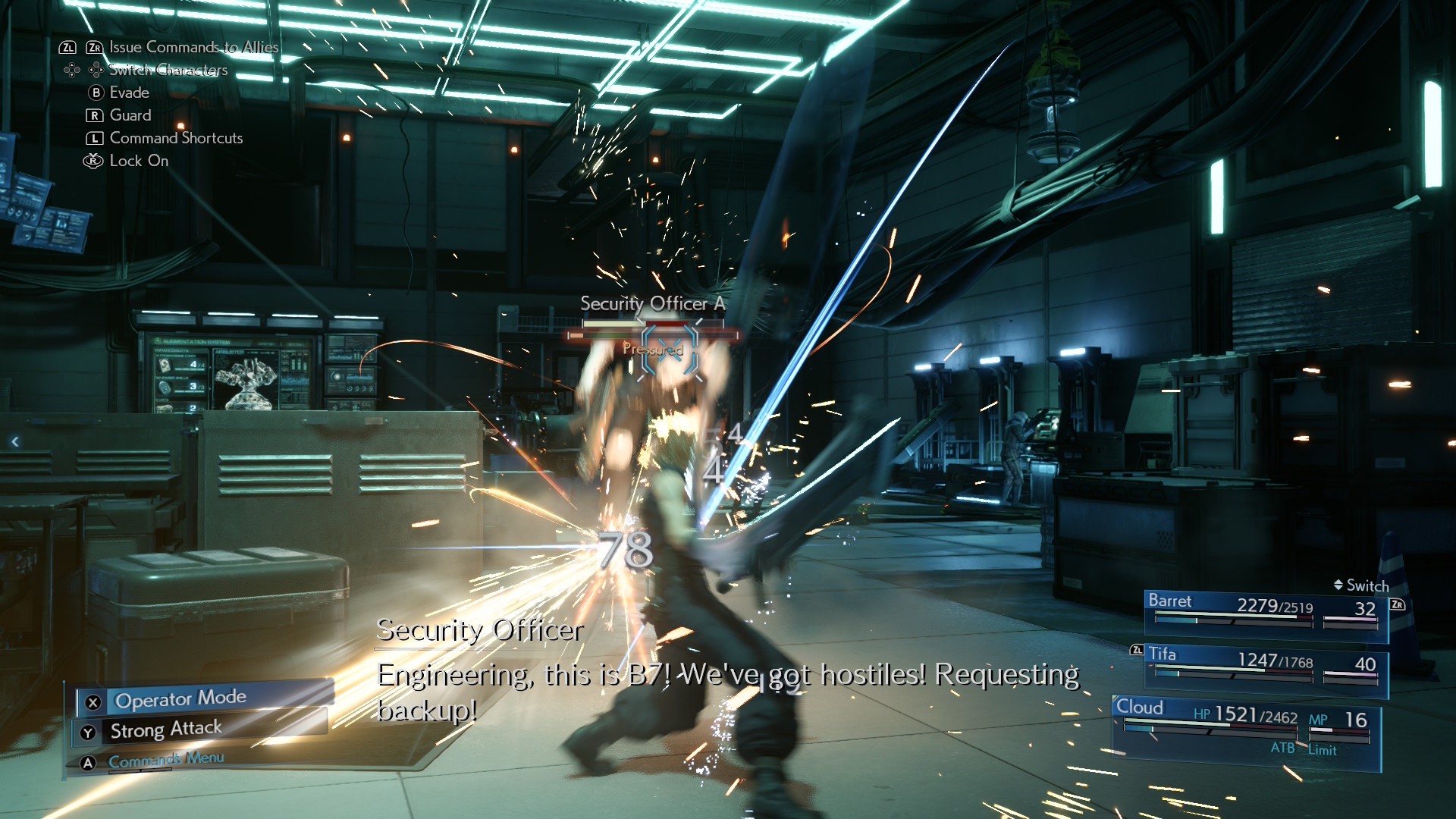Select Operator Mode in the command menu
The width and height of the screenshot is (1456, 819).
180,698
